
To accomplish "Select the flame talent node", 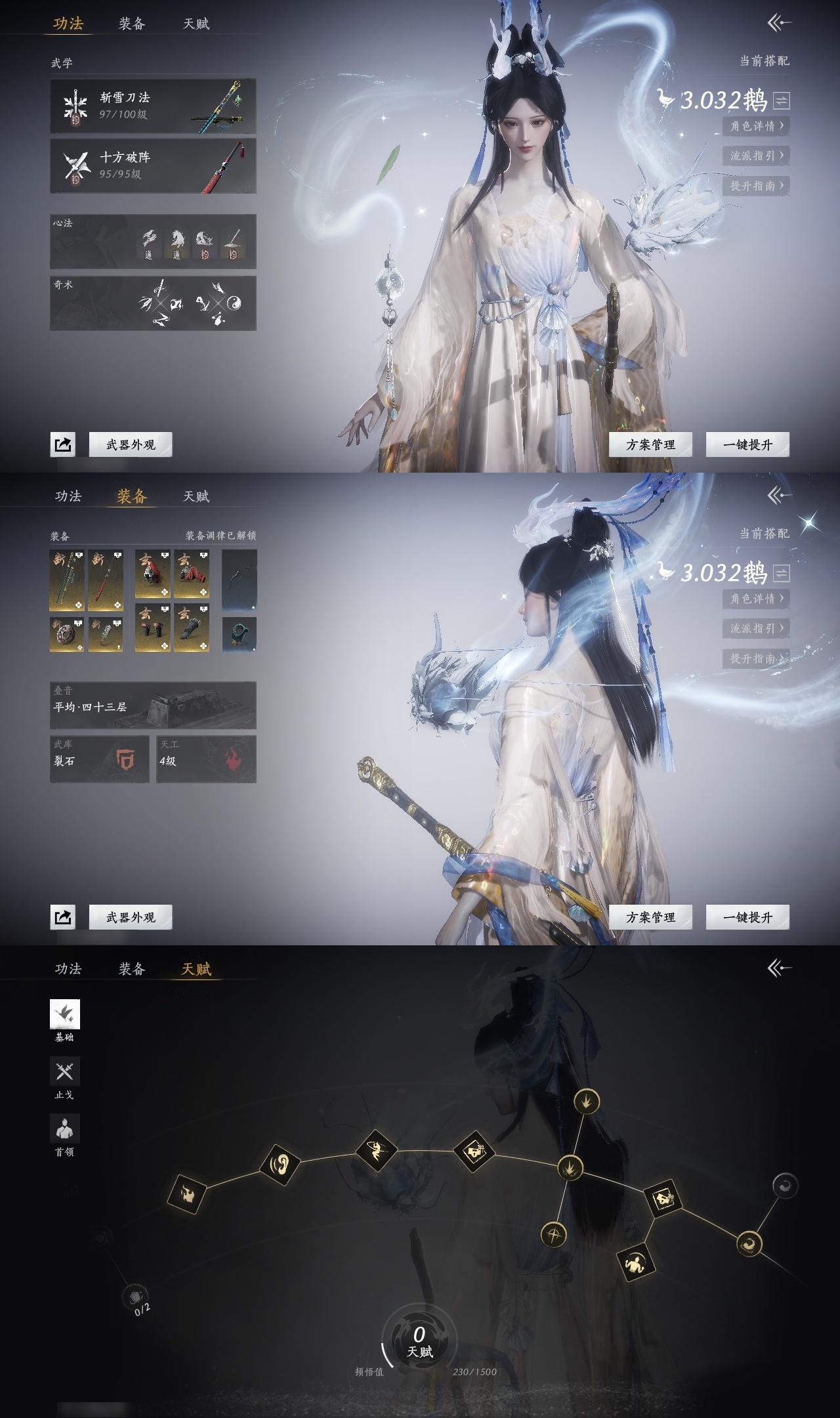I will 186,1194.
